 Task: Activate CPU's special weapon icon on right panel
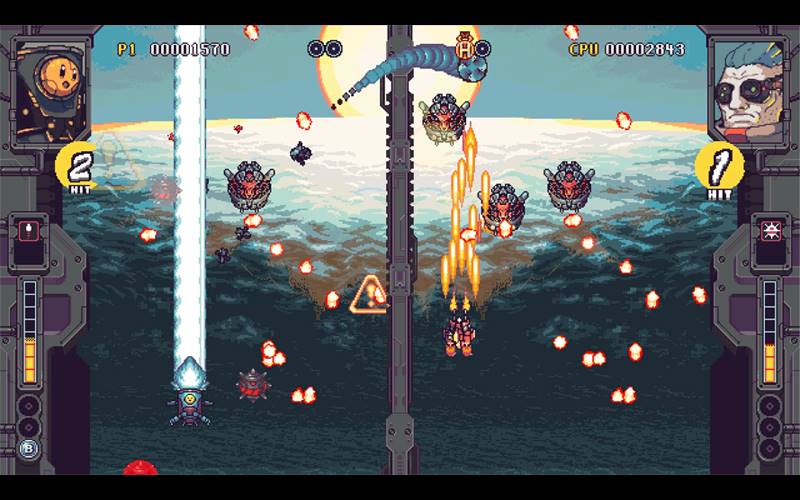pos(771,232)
